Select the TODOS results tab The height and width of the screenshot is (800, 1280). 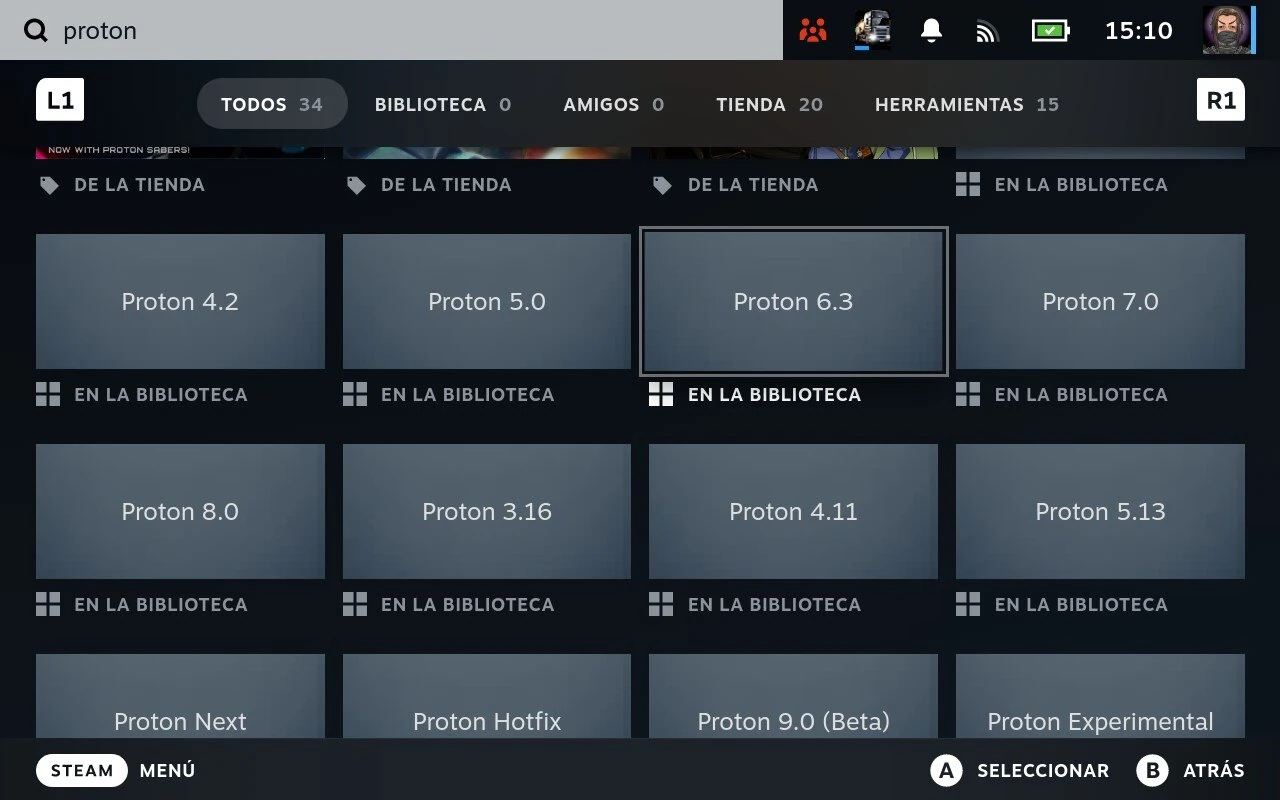click(272, 104)
